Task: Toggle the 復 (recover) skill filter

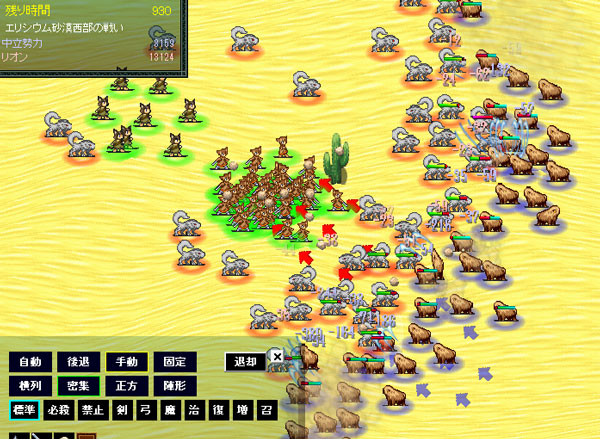Action: [x=220, y=410]
